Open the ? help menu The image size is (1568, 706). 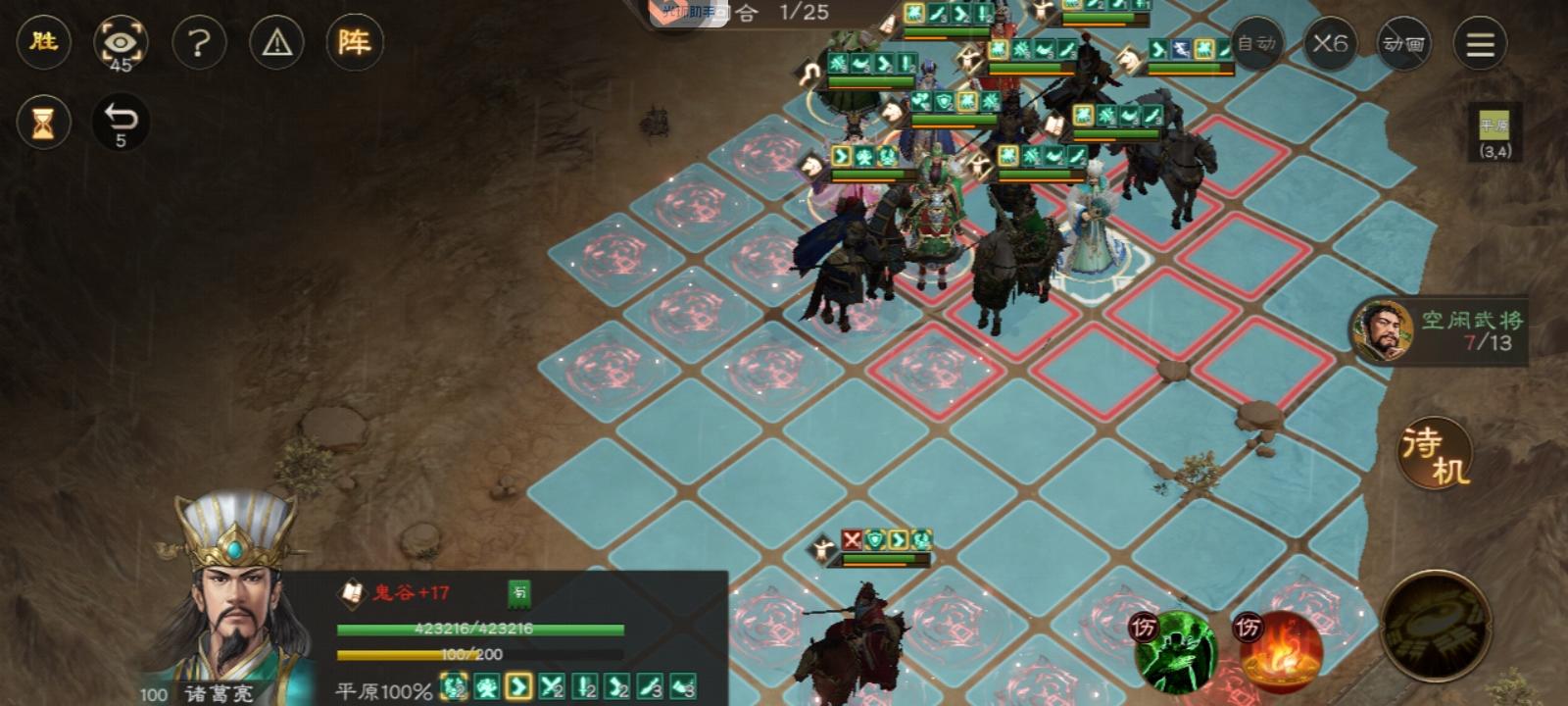coord(200,43)
